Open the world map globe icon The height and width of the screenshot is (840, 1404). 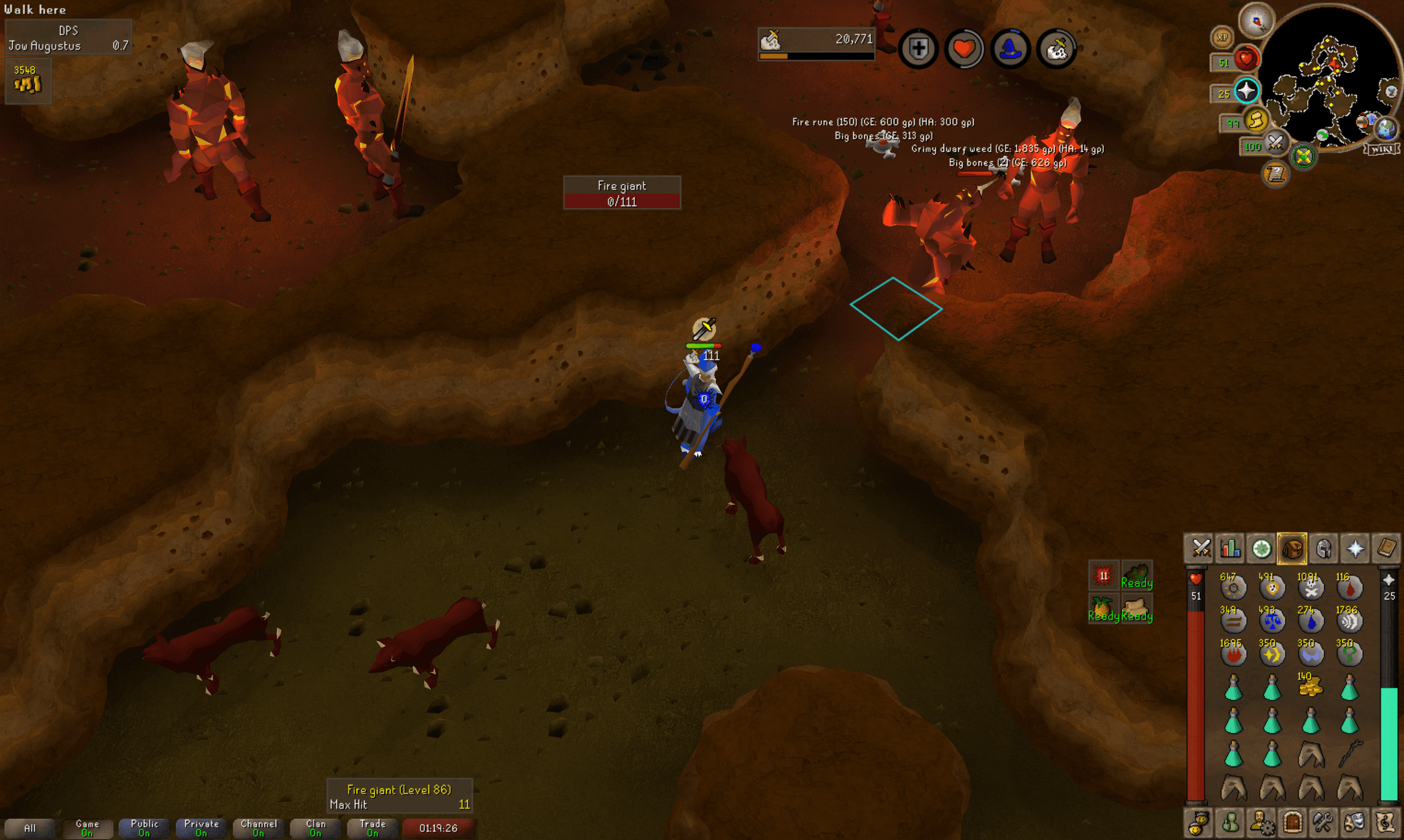click(x=1385, y=129)
